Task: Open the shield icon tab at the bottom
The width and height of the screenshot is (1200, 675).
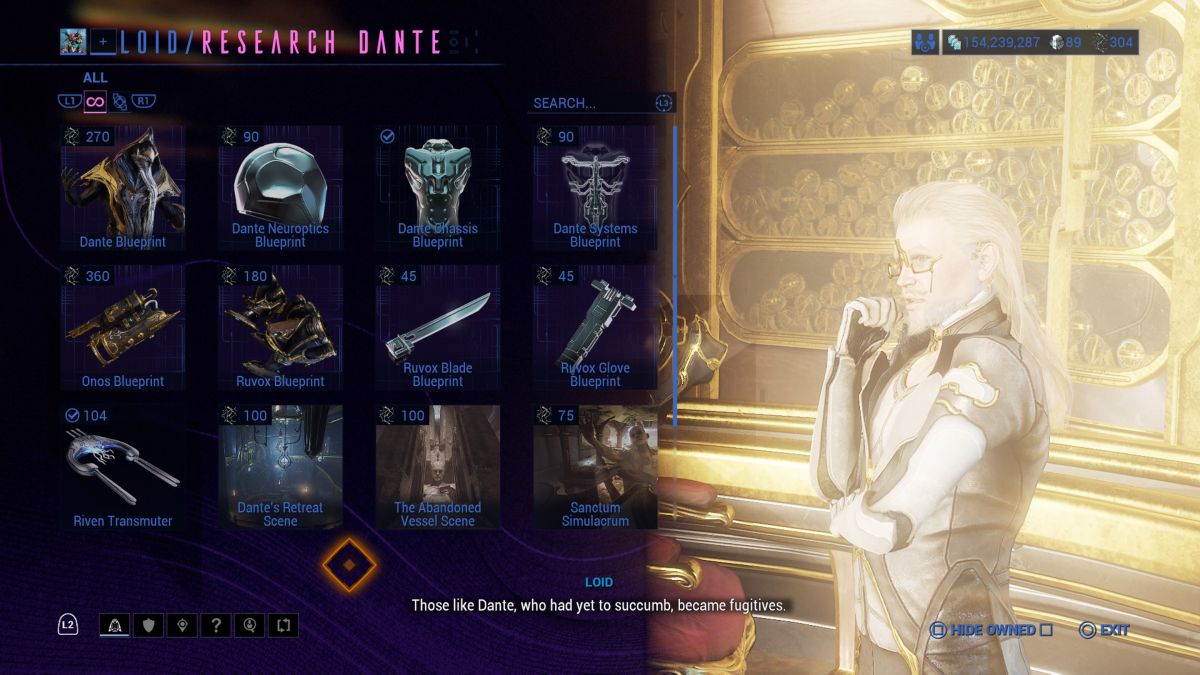Action: pos(148,626)
